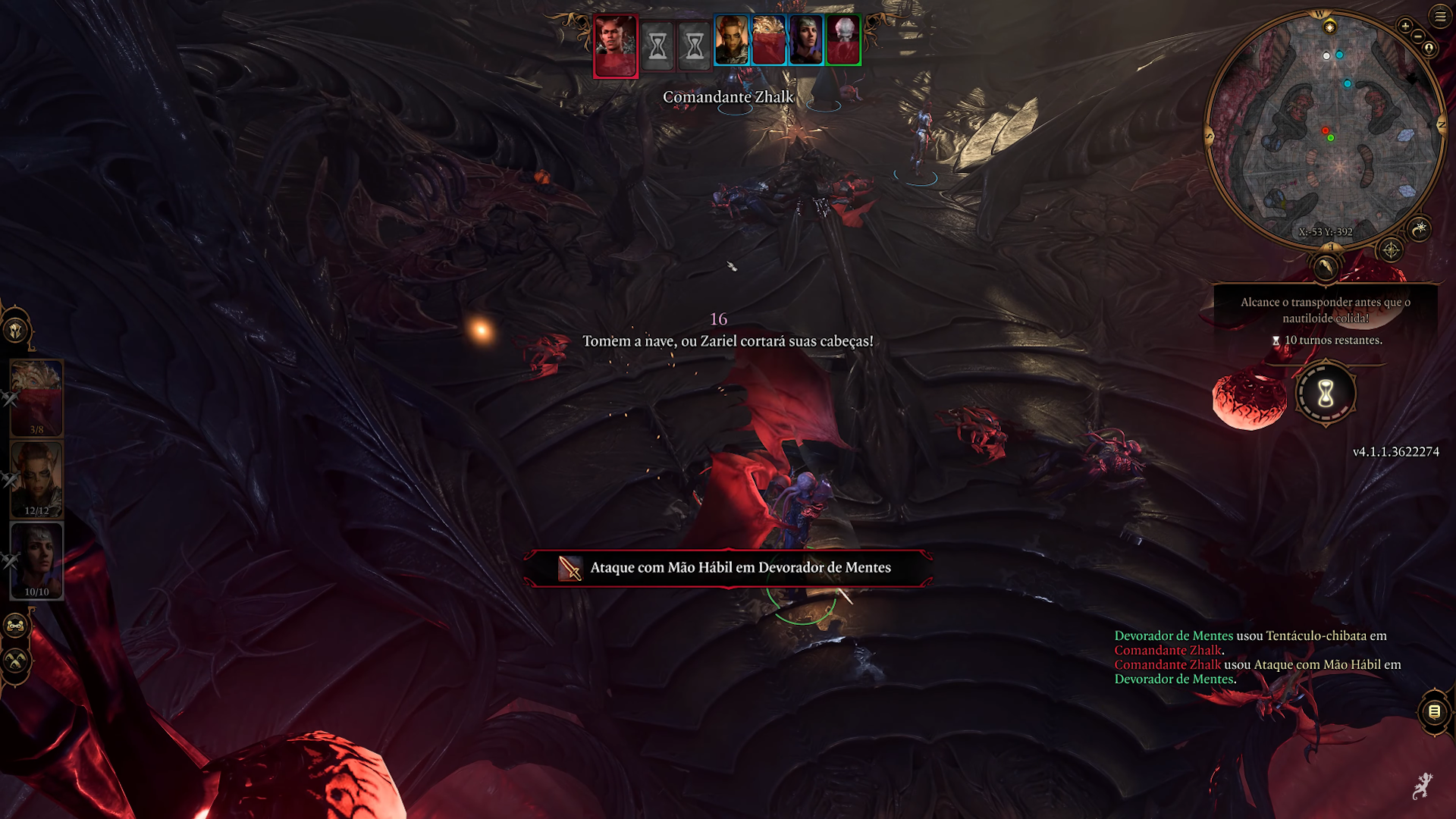Open the circular minimap

(1325, 129)
